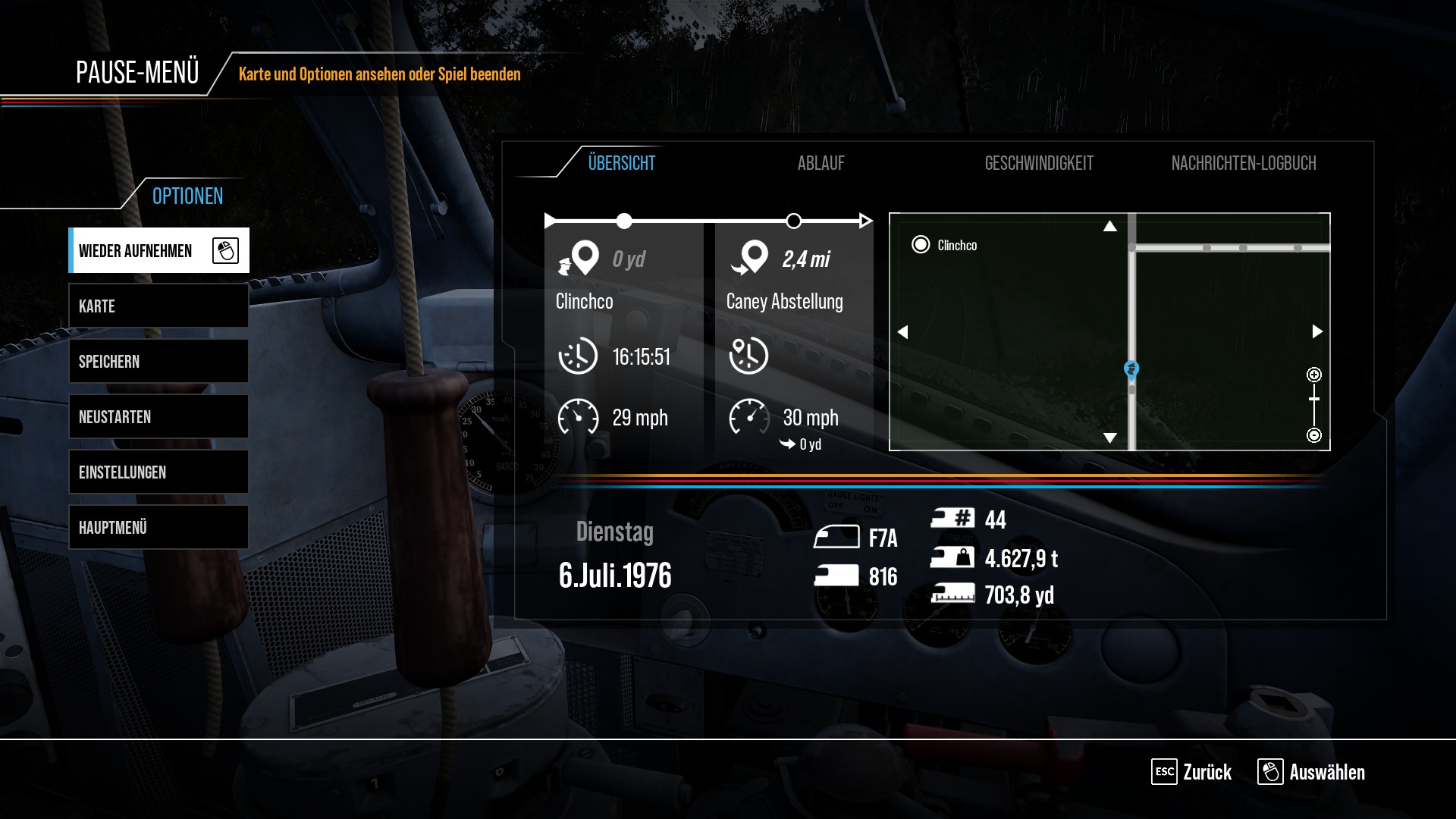Open Einstellungen settings
Viewport: 1456px width, 819px height.
(x=158, y=472)
